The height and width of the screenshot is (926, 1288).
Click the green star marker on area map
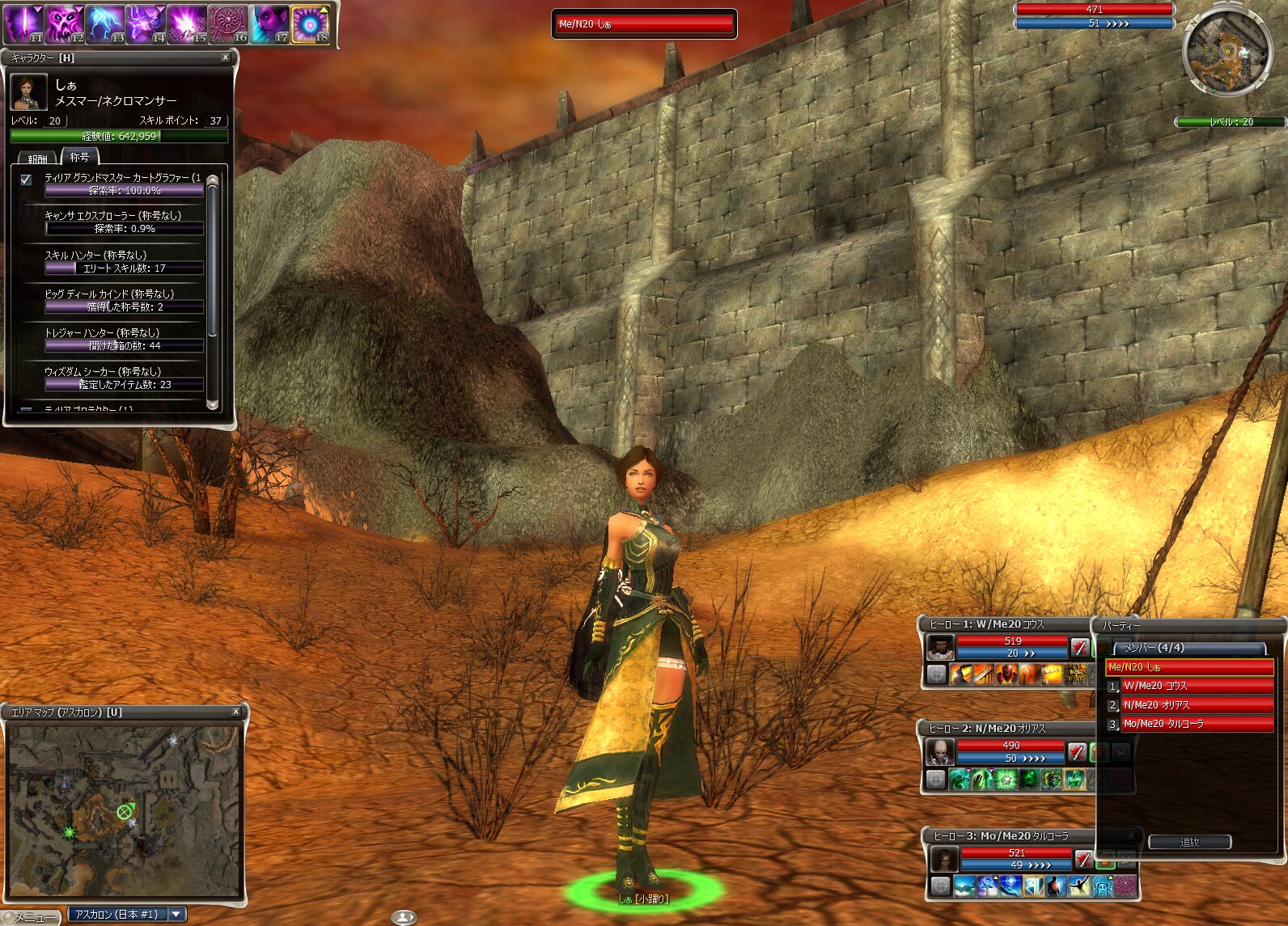70,831
